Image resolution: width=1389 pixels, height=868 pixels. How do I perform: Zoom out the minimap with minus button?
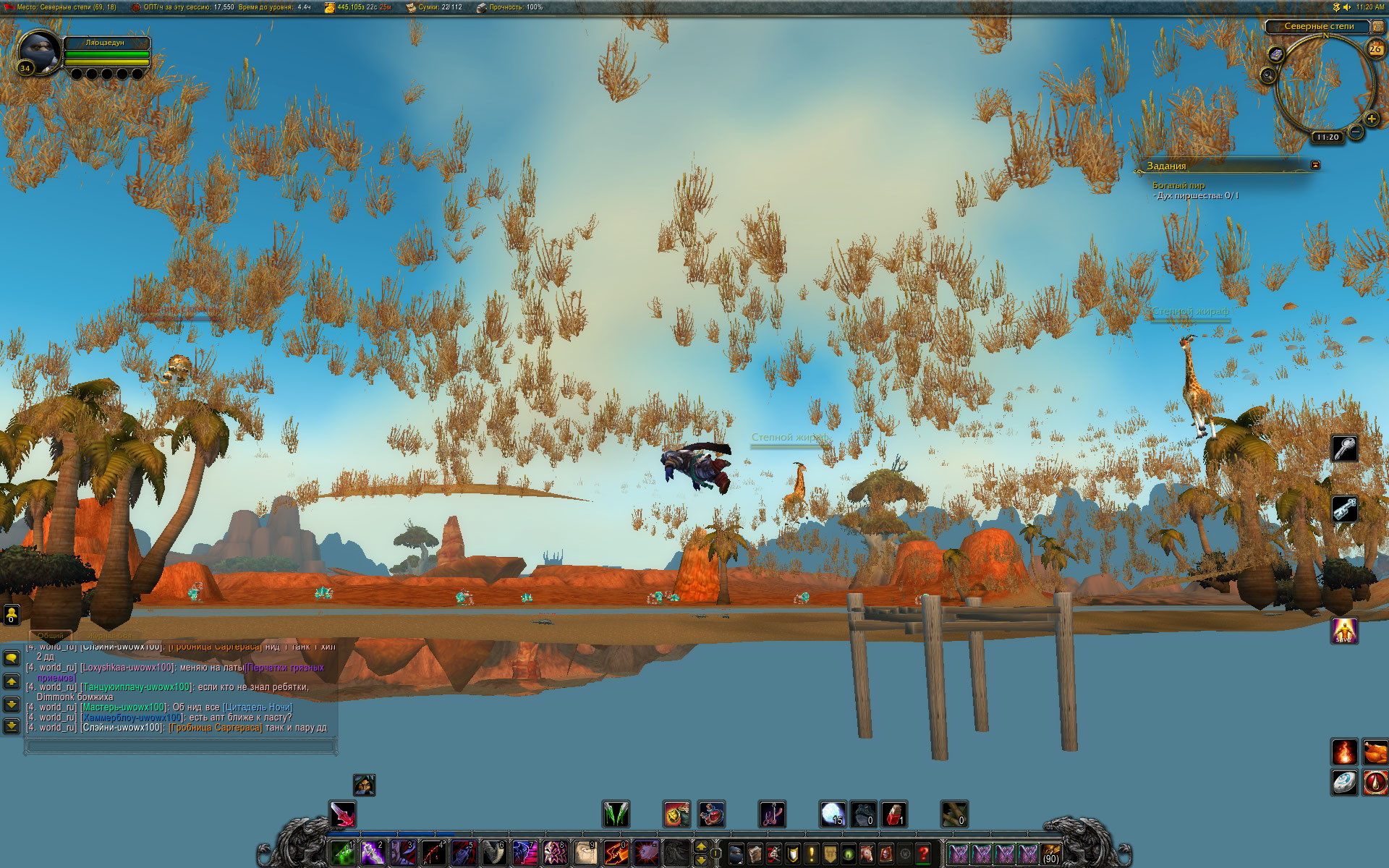tap(1356, 132)
